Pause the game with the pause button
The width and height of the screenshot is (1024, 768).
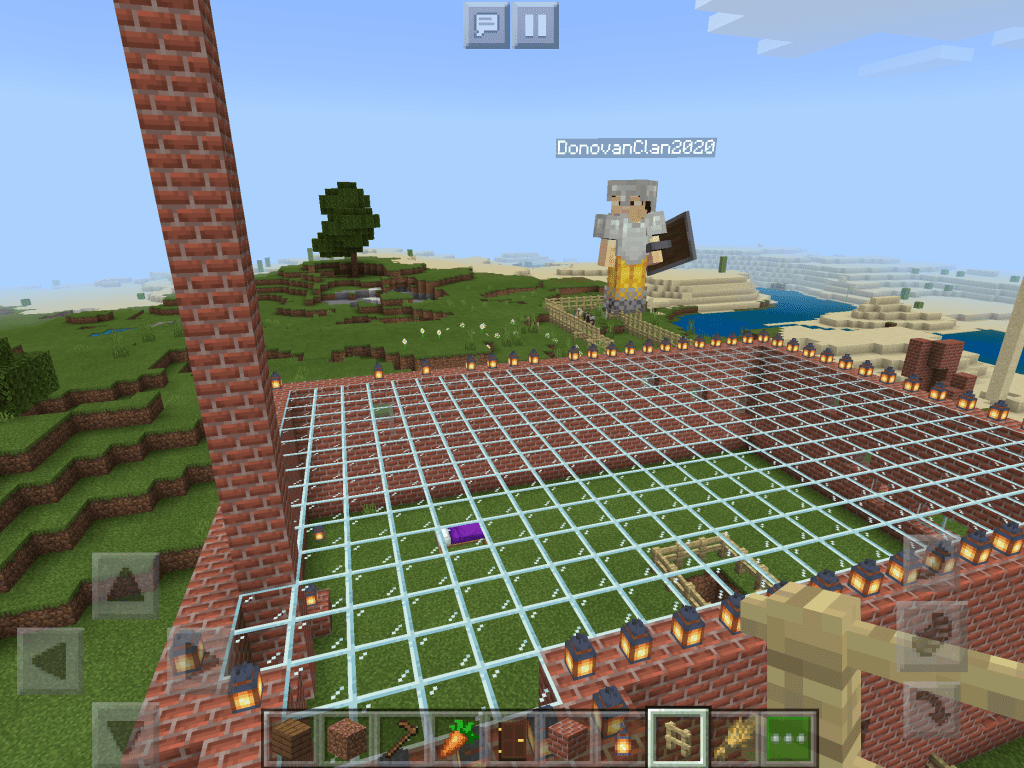[x=535, y=24]
